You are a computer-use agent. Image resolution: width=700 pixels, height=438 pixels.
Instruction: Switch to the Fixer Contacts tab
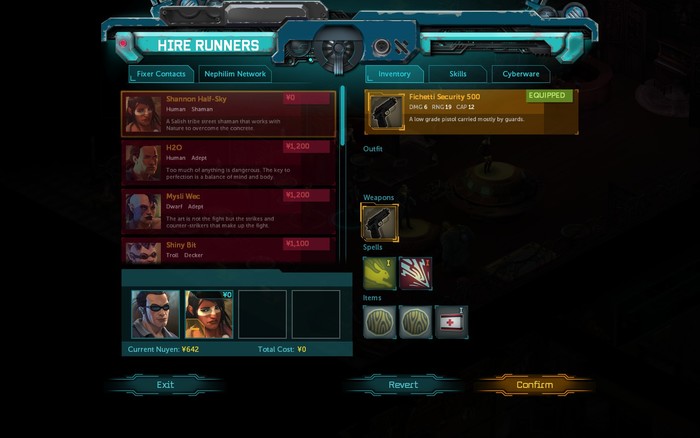click(161, 74)
